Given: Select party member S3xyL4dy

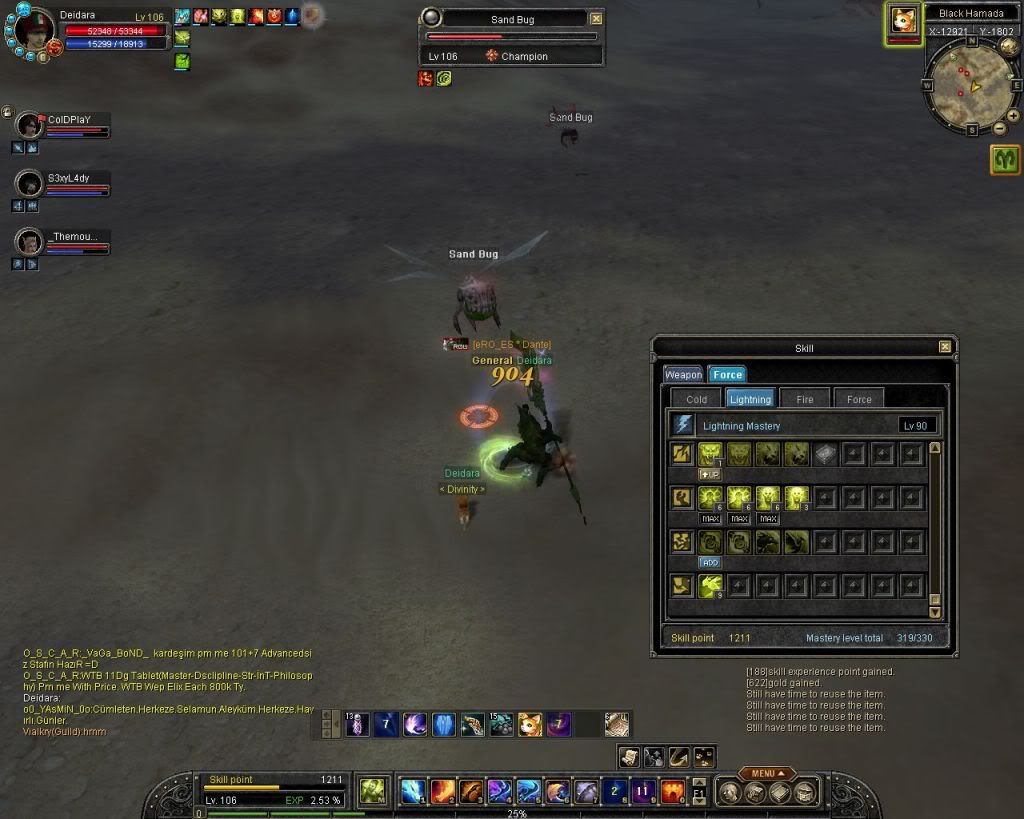Looking at the screenshot, I should pos(30,183).
